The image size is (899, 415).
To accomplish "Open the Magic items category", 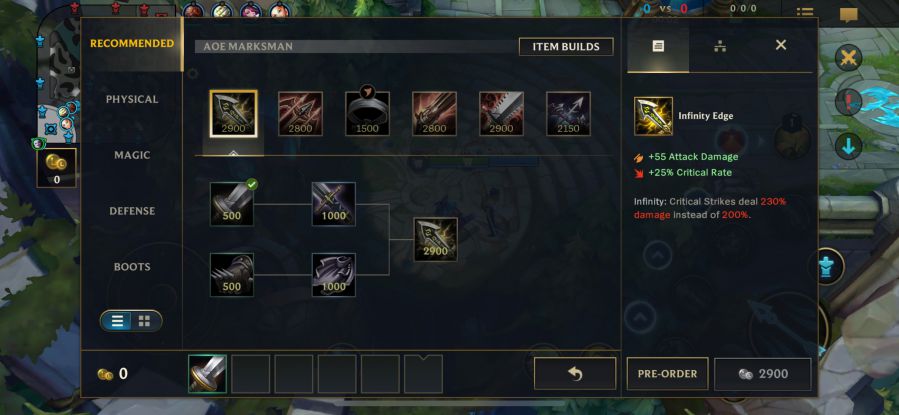I will [132, 156].
